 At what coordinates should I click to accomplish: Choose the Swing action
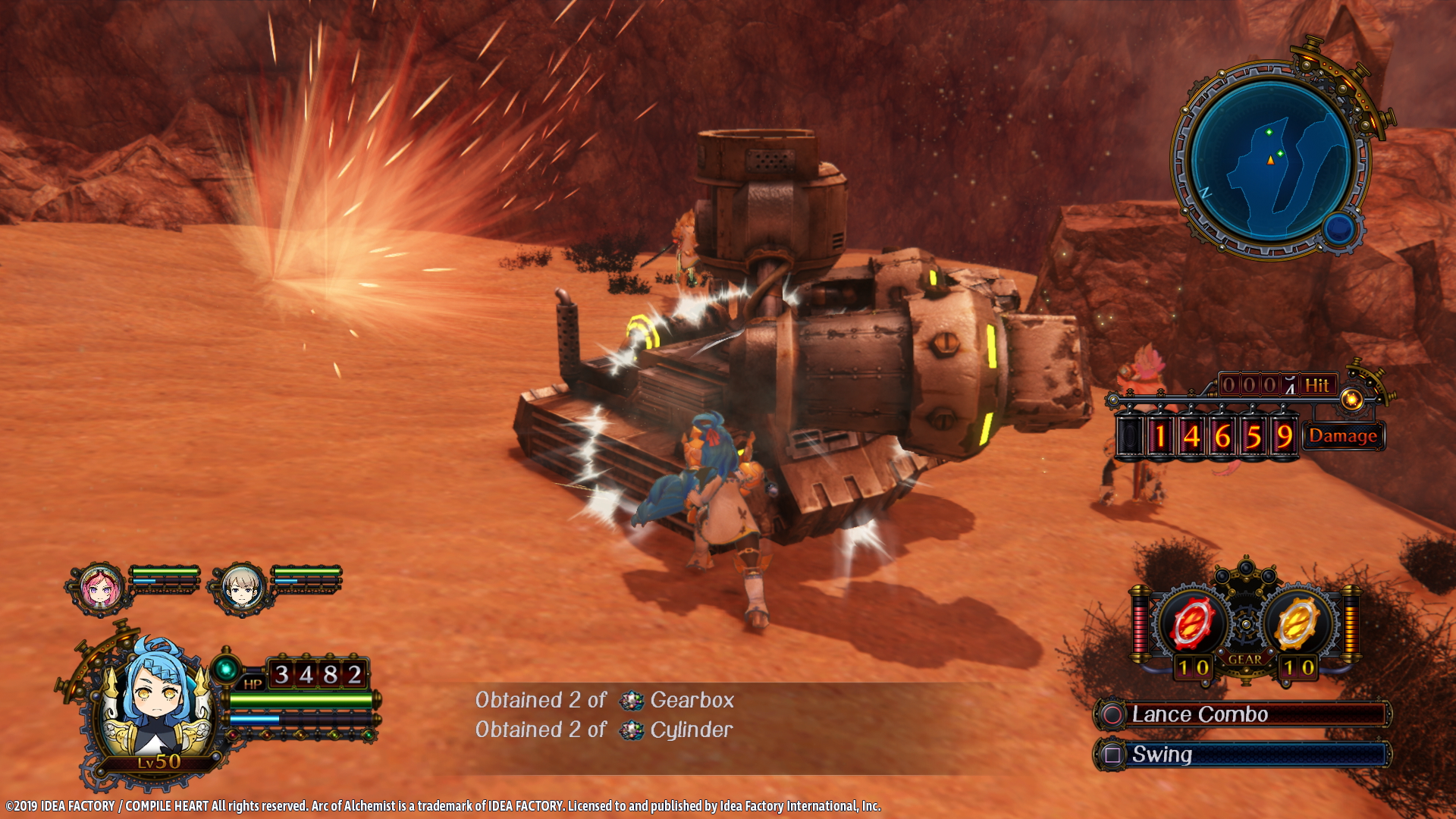1242,755
